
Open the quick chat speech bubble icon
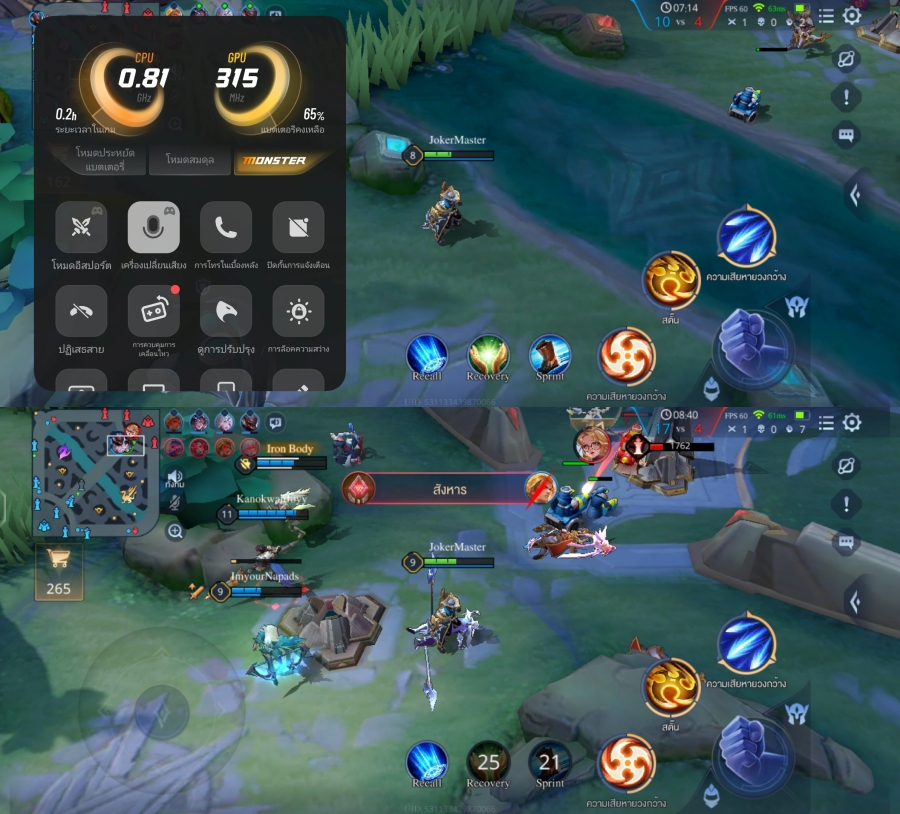(275, 422)
